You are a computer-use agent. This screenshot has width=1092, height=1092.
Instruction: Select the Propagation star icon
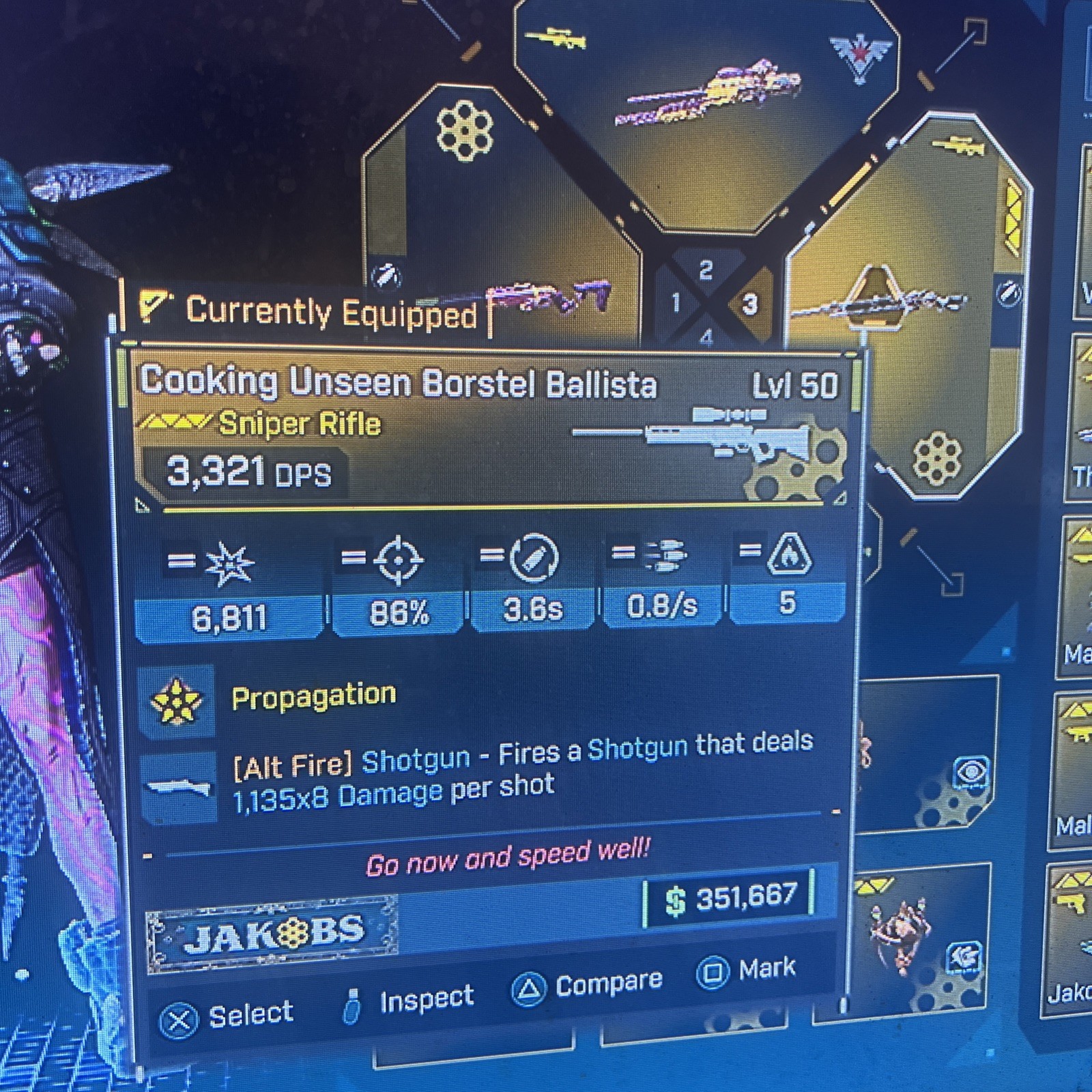click(177, 700)
